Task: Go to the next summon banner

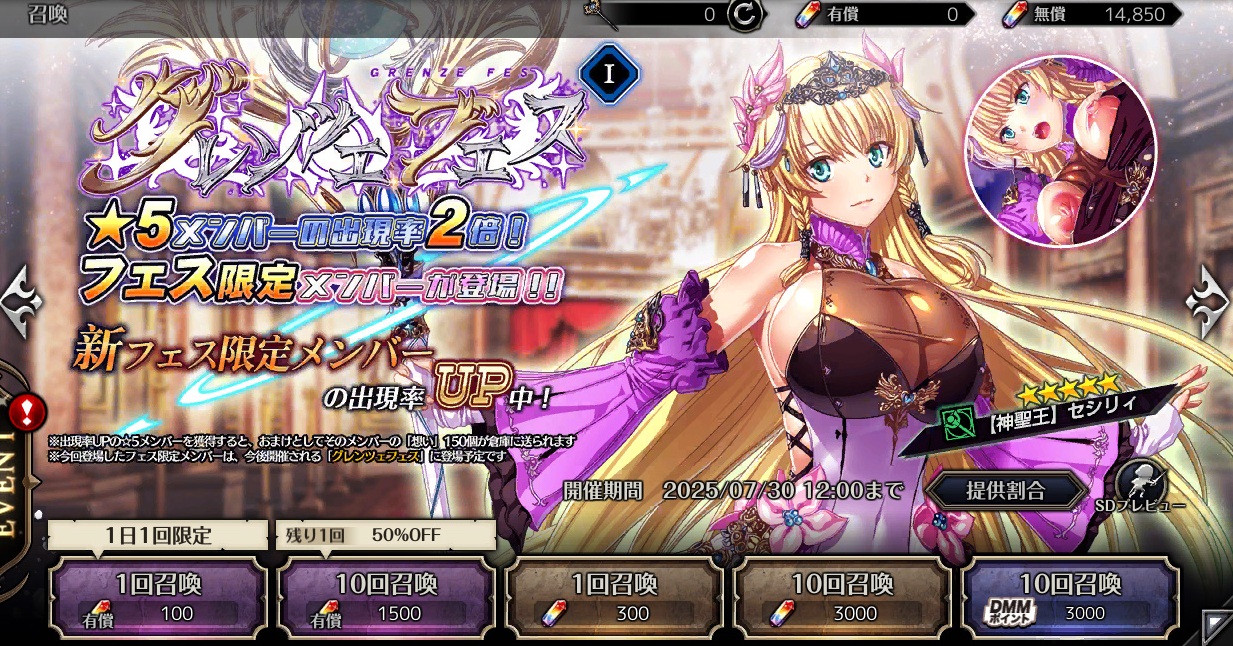Action: 1210,298
